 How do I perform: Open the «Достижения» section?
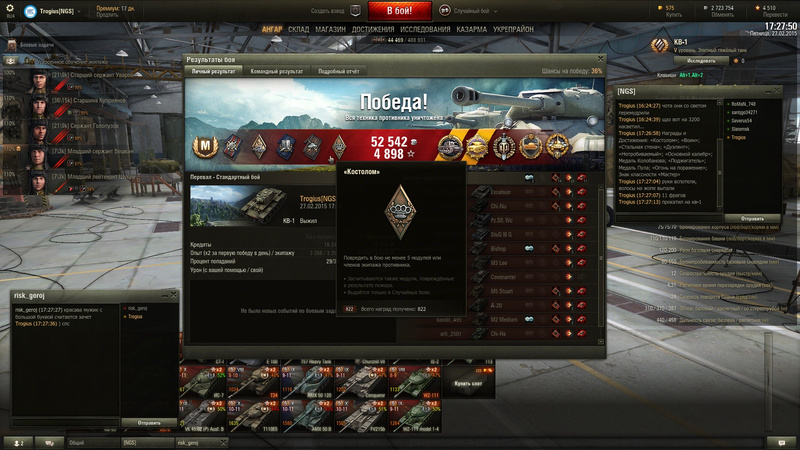coord(372,30)
